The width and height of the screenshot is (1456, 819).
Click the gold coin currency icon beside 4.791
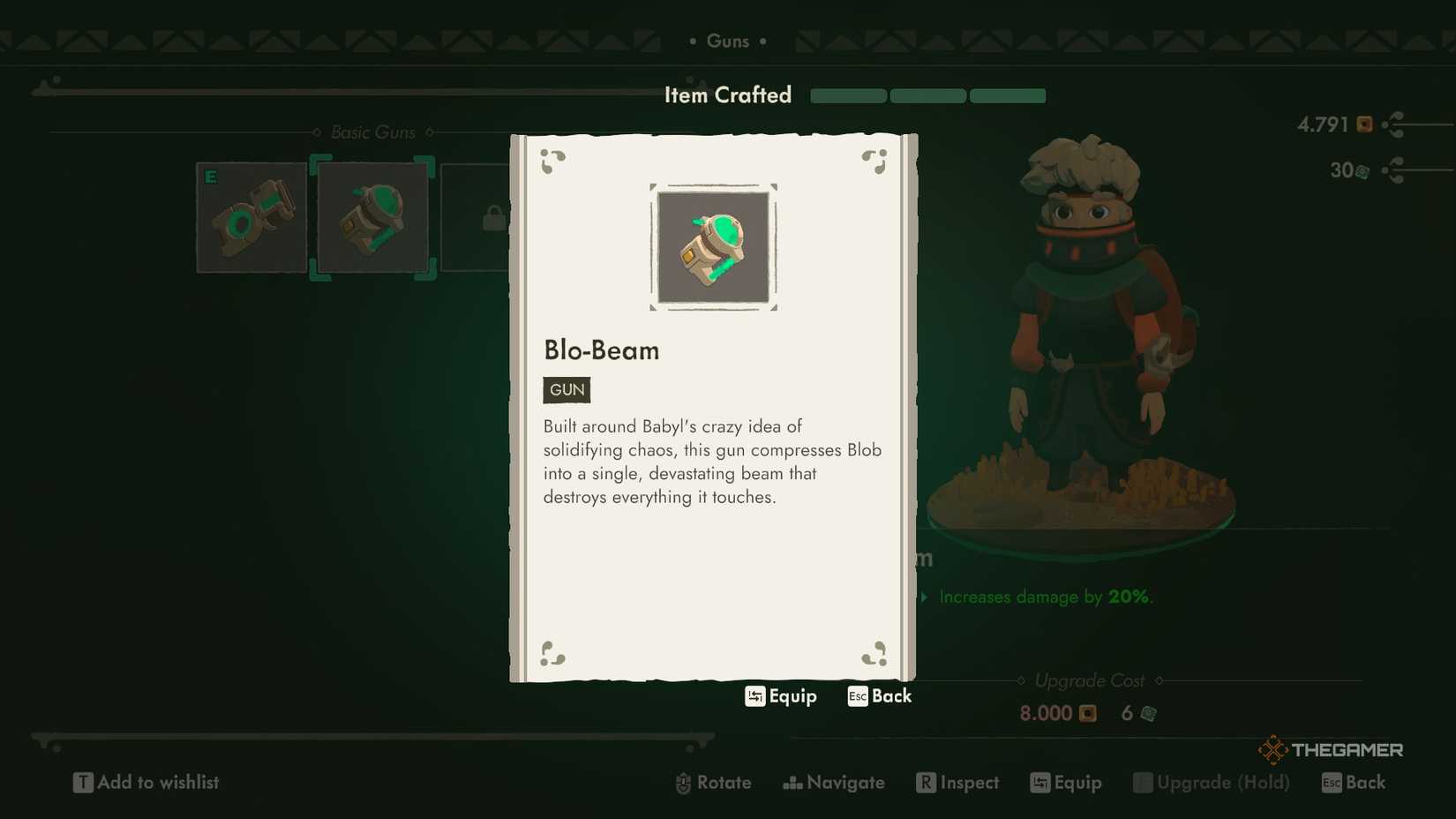1363,124
